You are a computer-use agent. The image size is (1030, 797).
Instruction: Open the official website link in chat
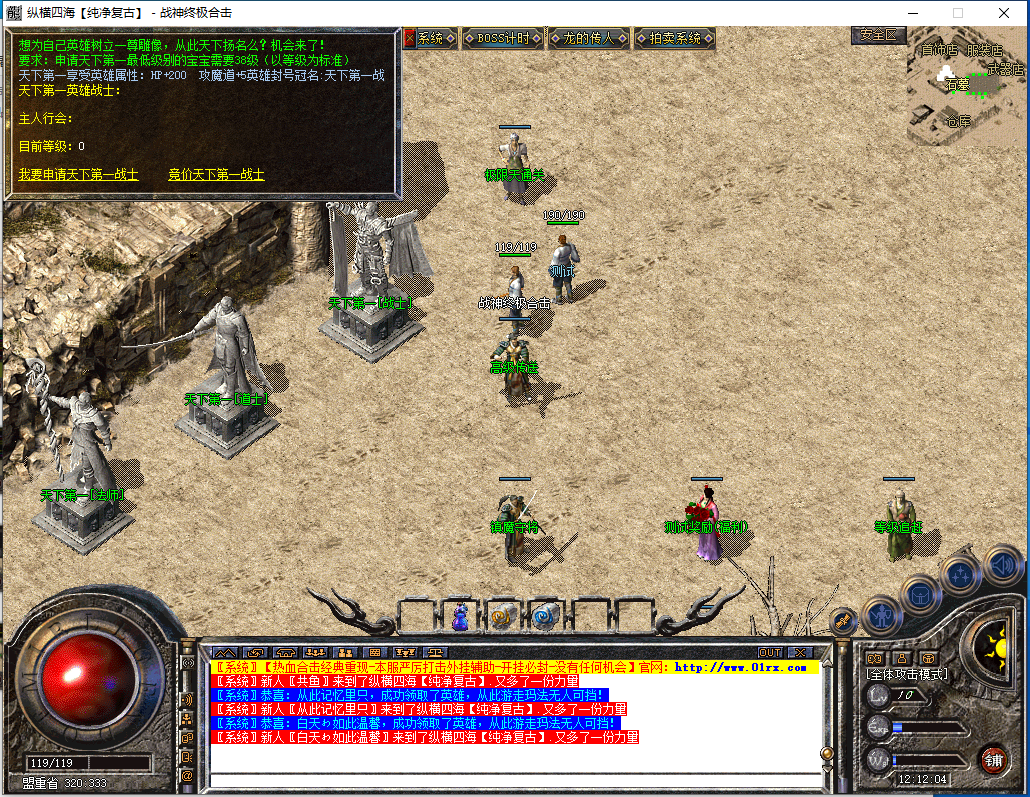(x=741, y=667)
